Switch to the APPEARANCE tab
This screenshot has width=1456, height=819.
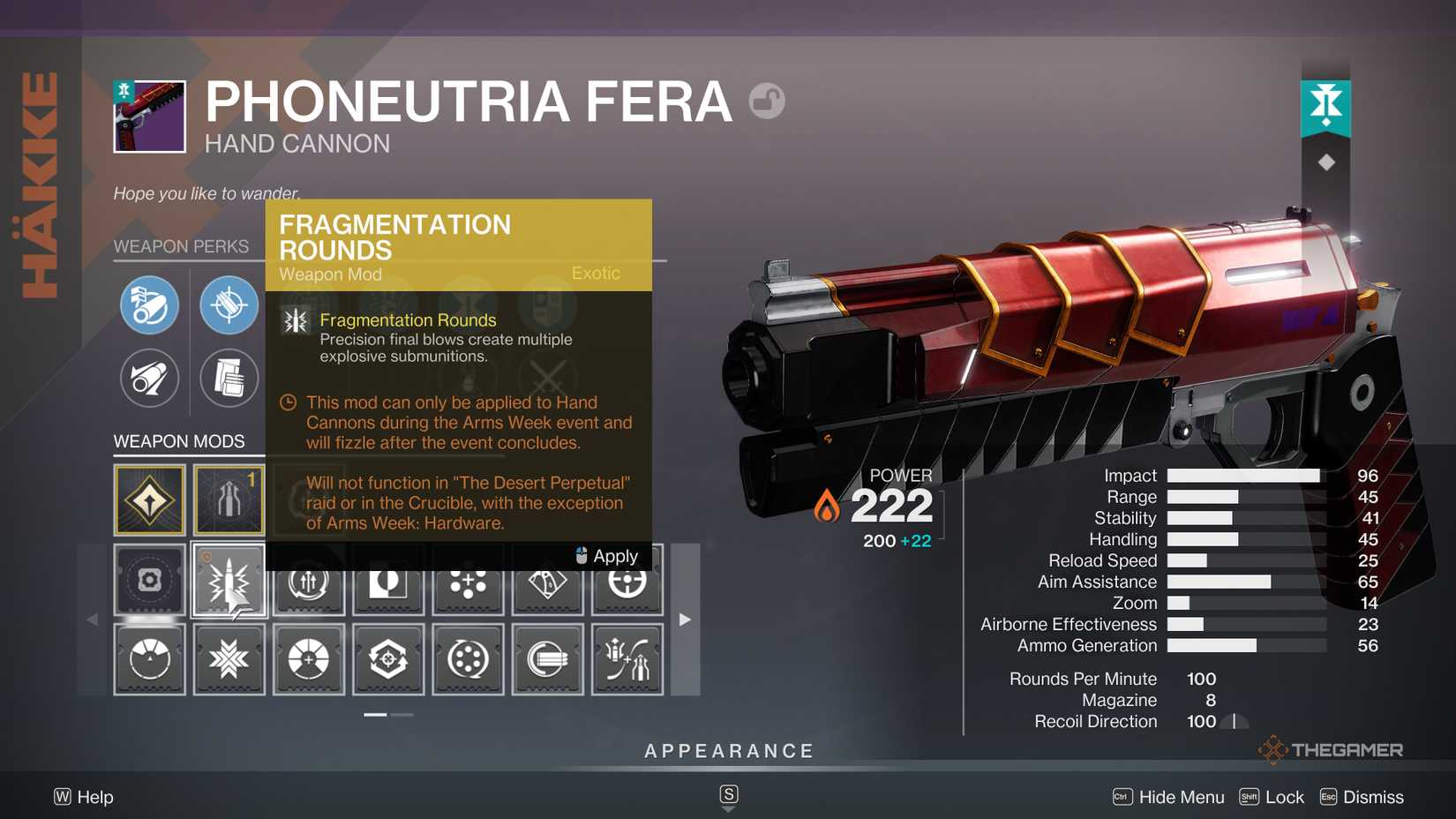tap(728, 751)
